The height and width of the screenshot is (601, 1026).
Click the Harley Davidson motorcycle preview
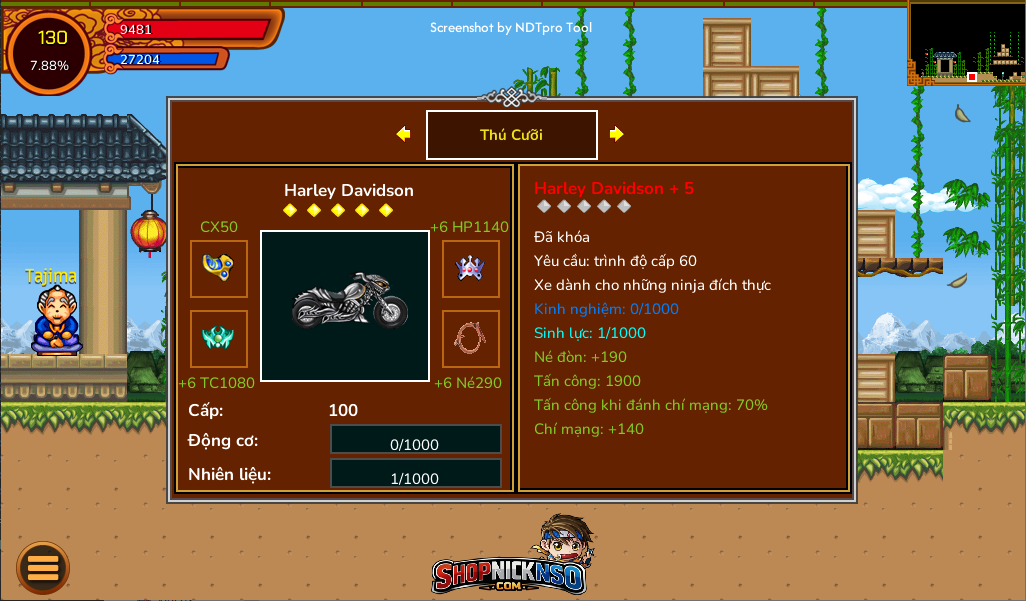tap(345, 306)
